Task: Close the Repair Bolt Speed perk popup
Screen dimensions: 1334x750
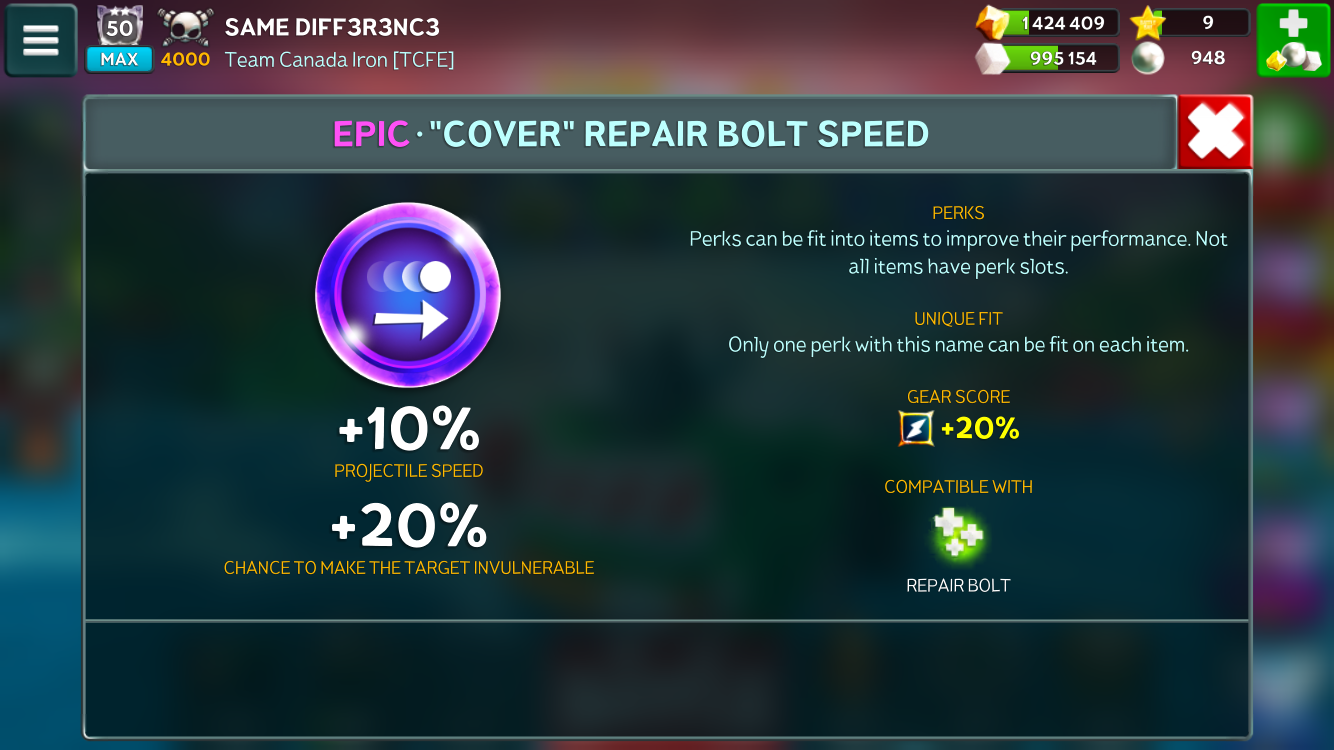Action: click(1215, 132)
